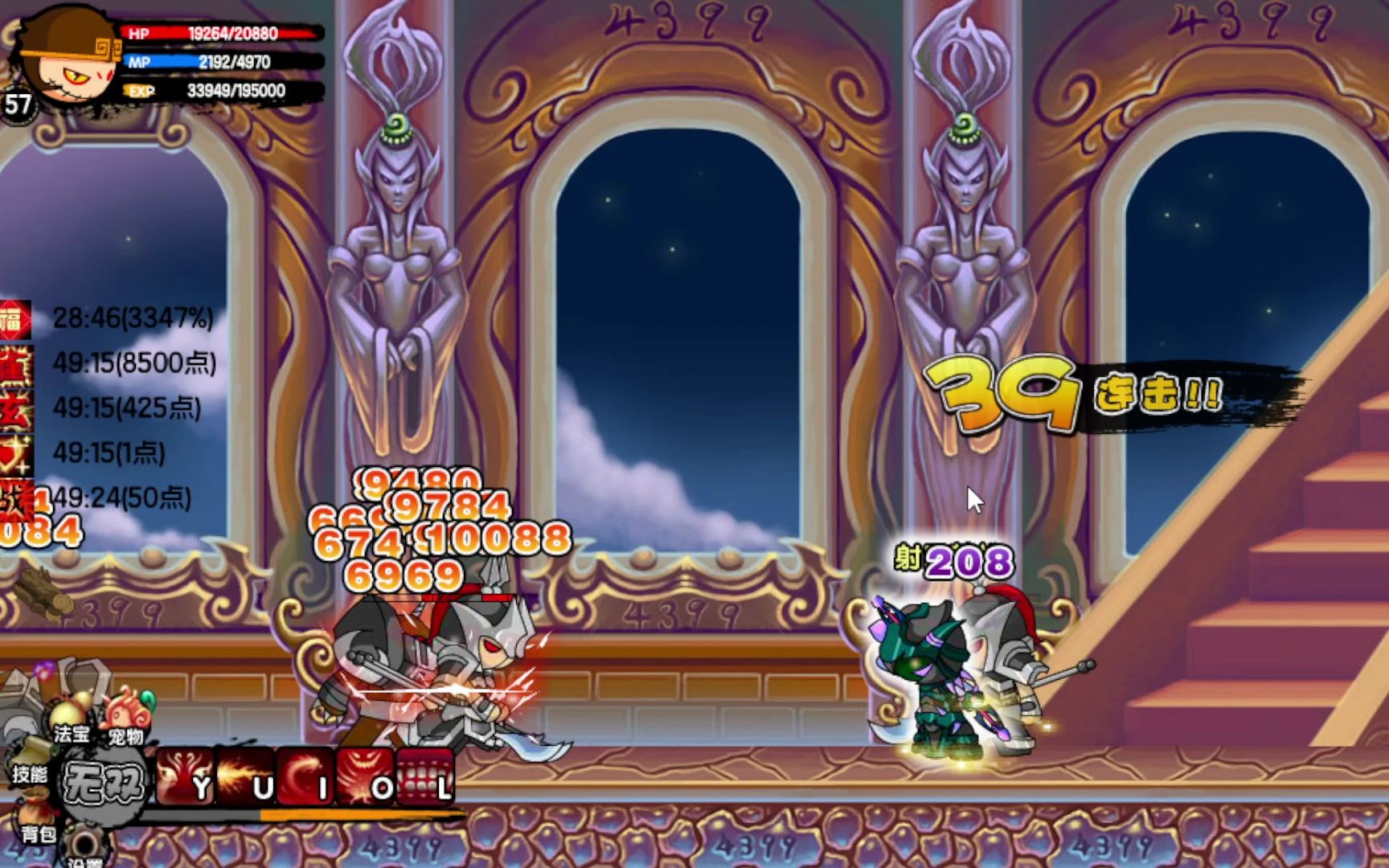
Task: Select the 福 fortune buff icon
Action: pos(14,319)
